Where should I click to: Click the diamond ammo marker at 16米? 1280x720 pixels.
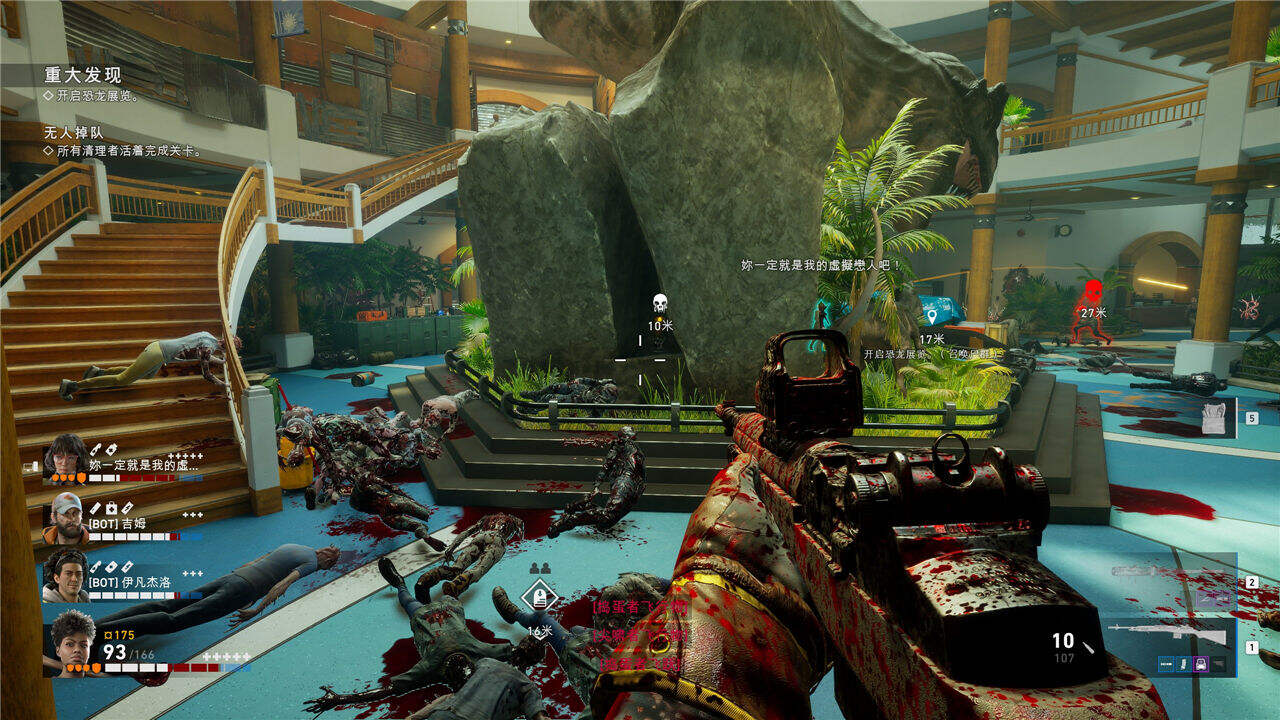click(539, 597)
